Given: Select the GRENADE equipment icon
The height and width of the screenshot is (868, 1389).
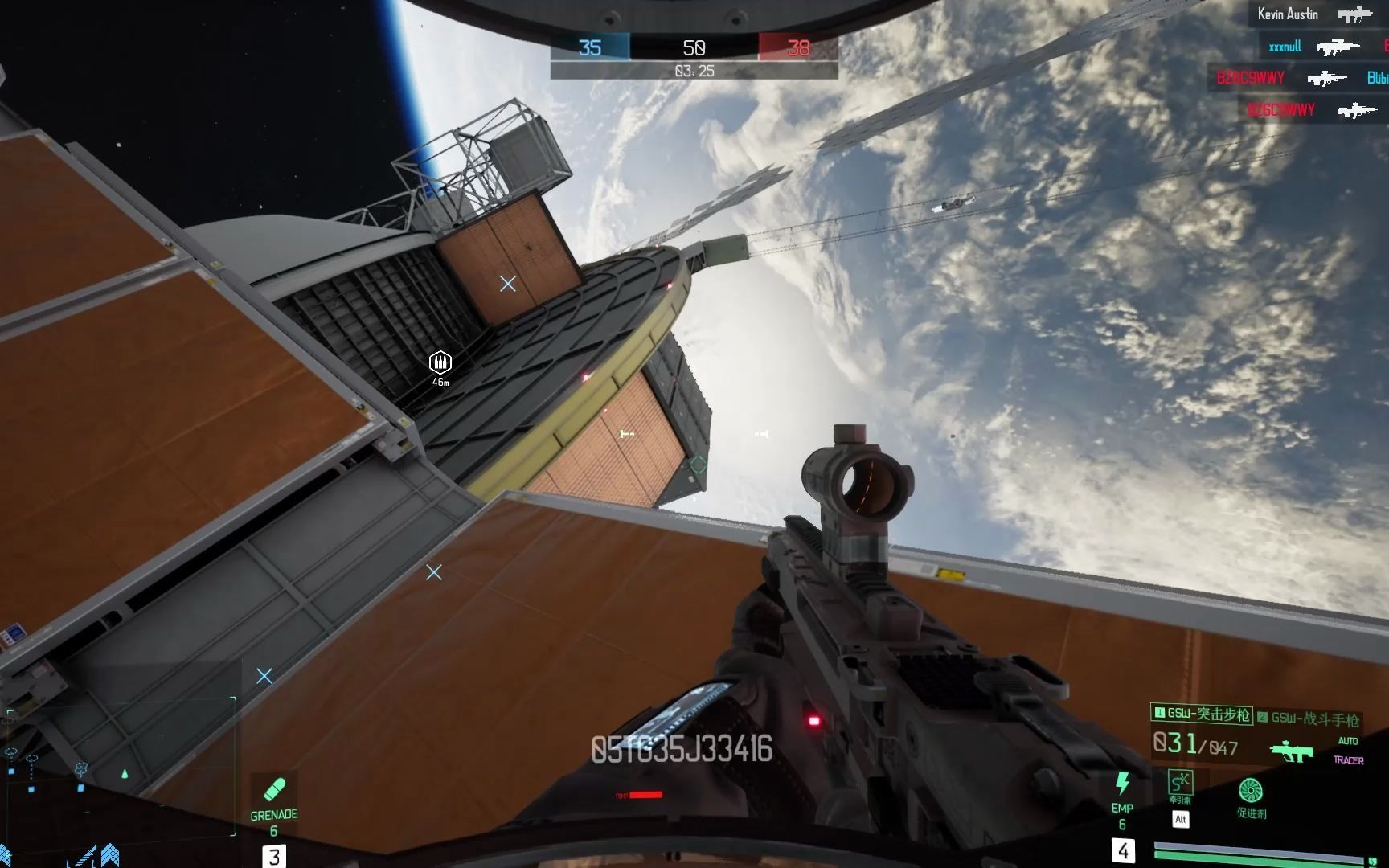Looking at the screenshot, I should click(x=274, y=789).
